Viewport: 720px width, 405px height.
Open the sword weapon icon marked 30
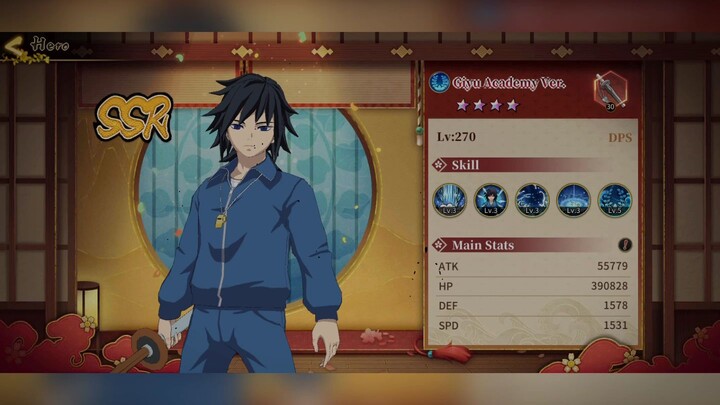point(607,89)
